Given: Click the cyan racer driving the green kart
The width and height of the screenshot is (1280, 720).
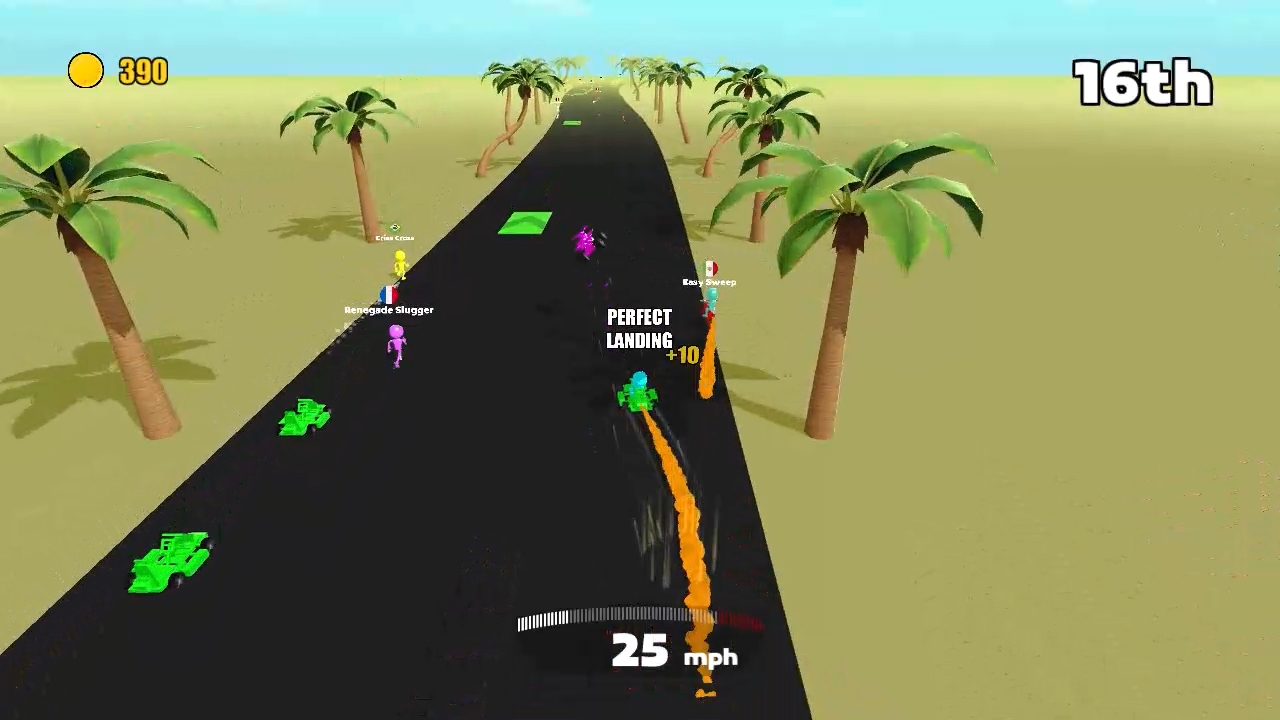Looking at the screenshot, I should (x=638, y=385).
